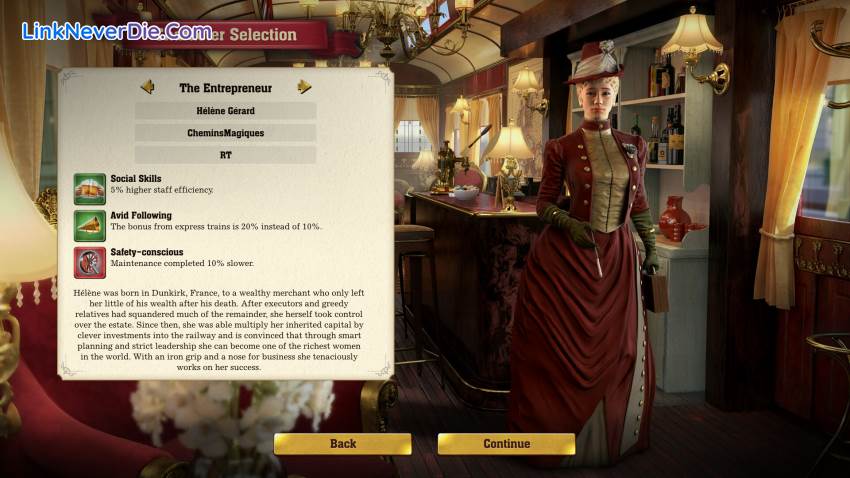
Task: Select the Safety-conscious trait icon
Action: pyautogui.click(x=90, y=262)
